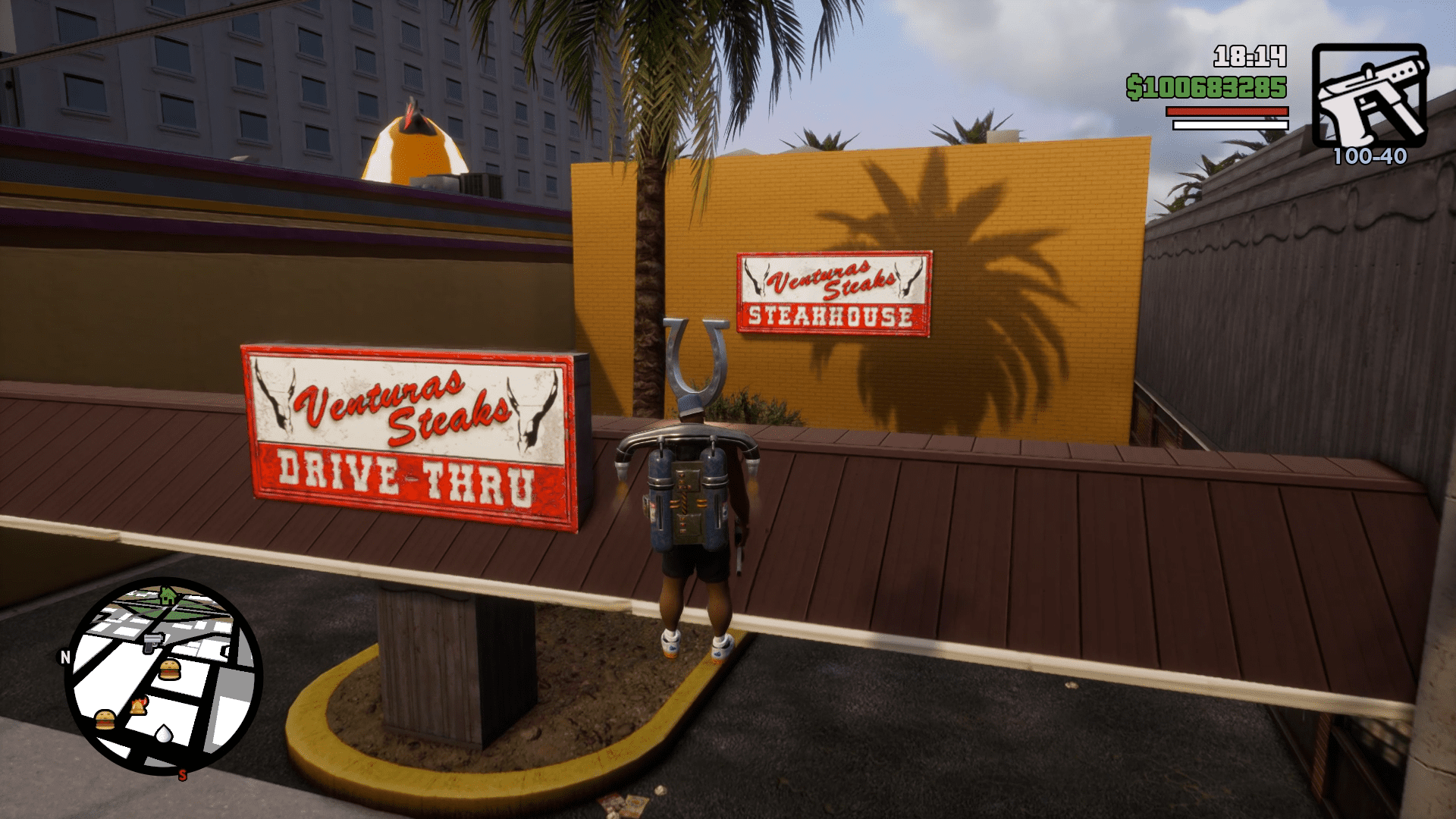Open the Ammu-Nation pistol icon on the minimap

click(152, 644)
